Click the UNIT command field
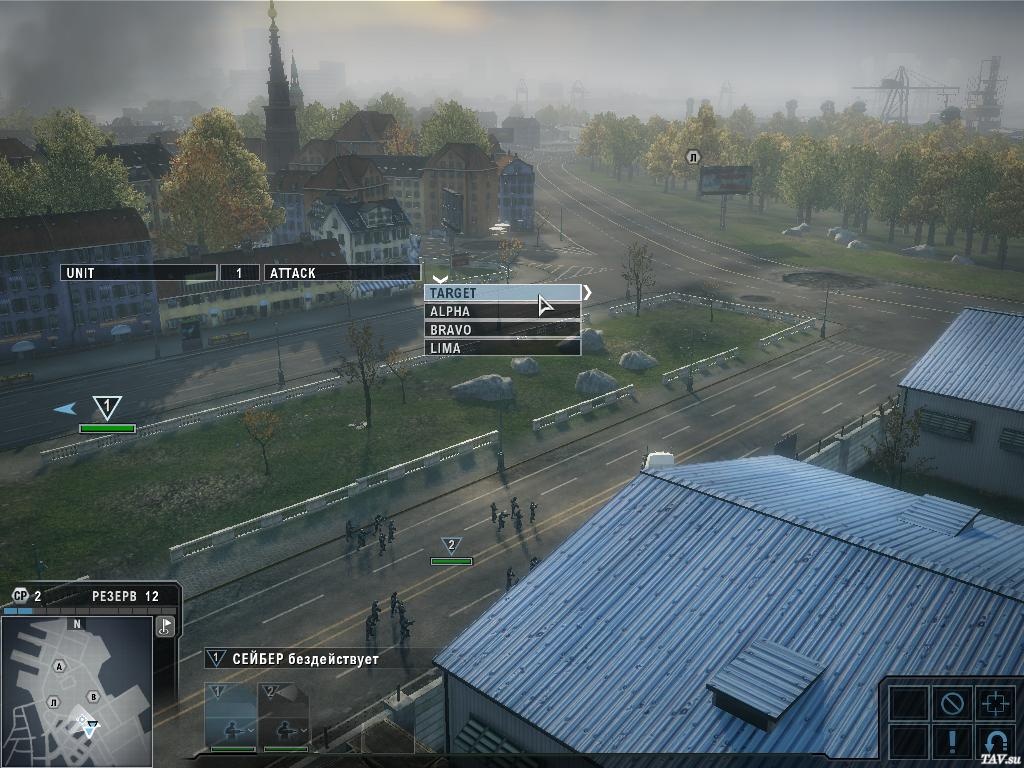This screenshot has height=768, width=1024. click(x=138, y=272)
